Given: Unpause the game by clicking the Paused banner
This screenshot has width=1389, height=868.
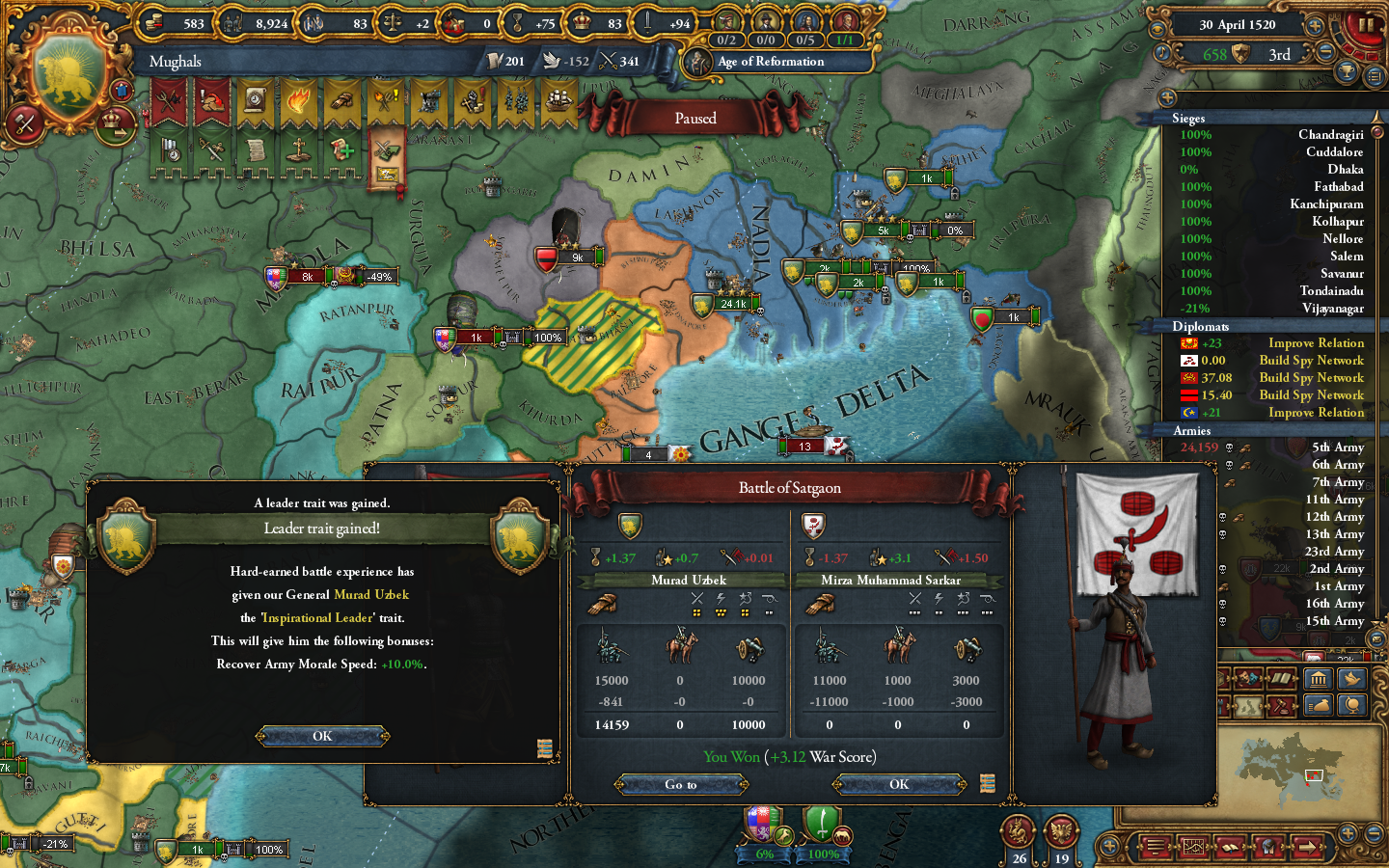Looking at the screenshot, I should tap(696, 118).
